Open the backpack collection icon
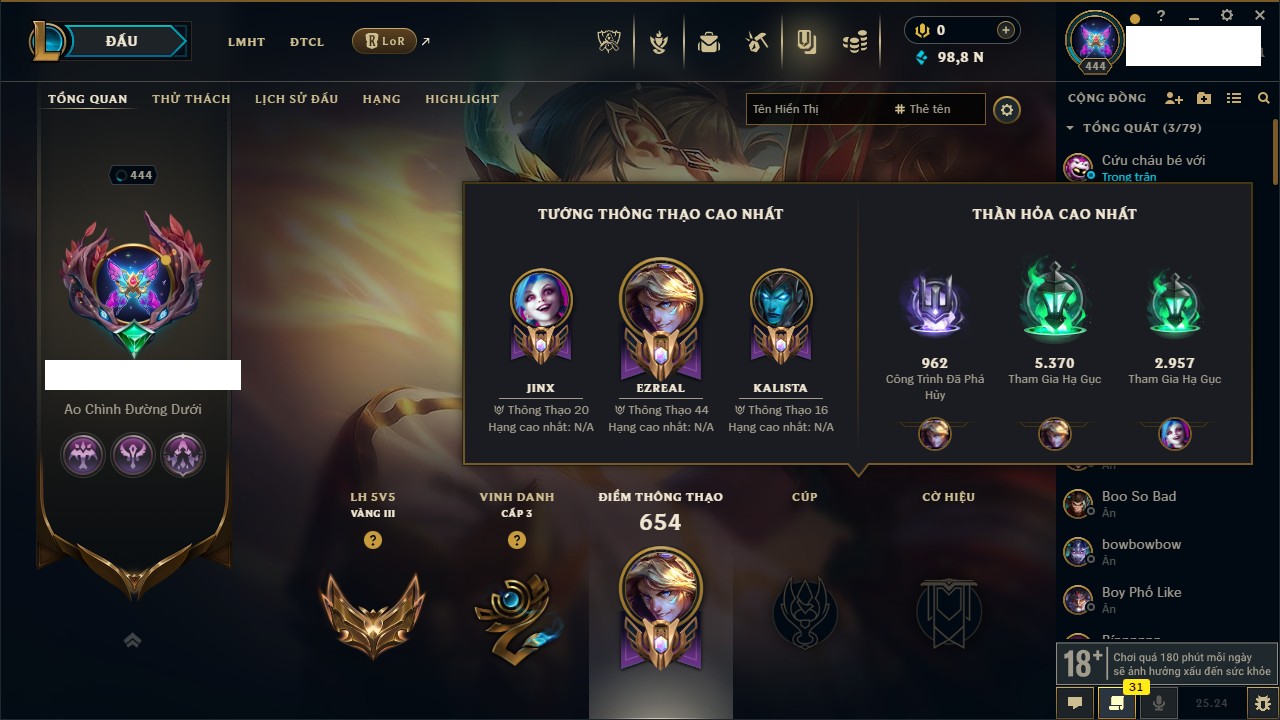The height and width of the screenshot is (720, 1280). click(709, 42)
